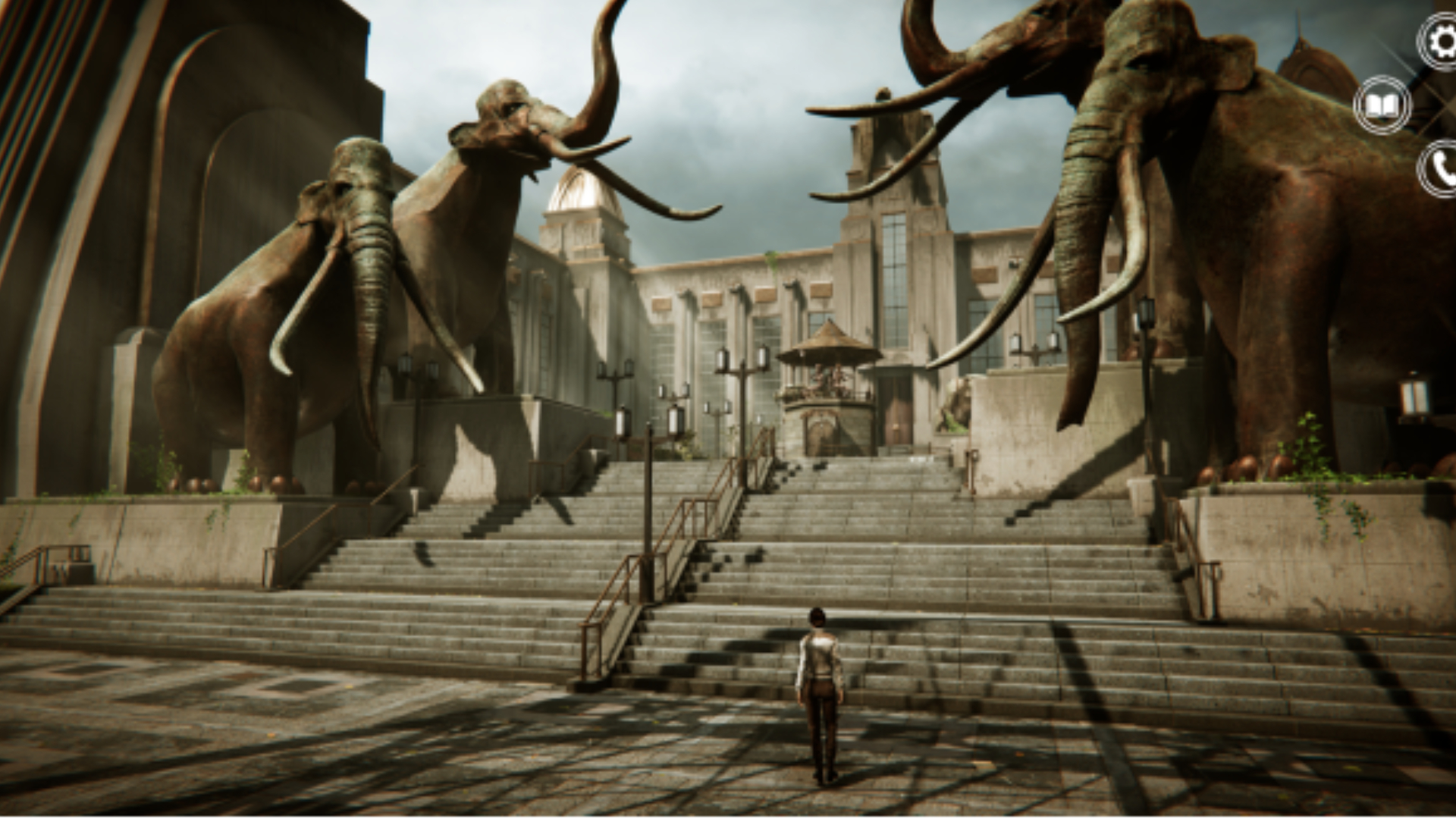Image resolution: width=1456 pixels, height=819 pixels.
Task: Open the book journal icon
Action: [x=1382, y=105]
